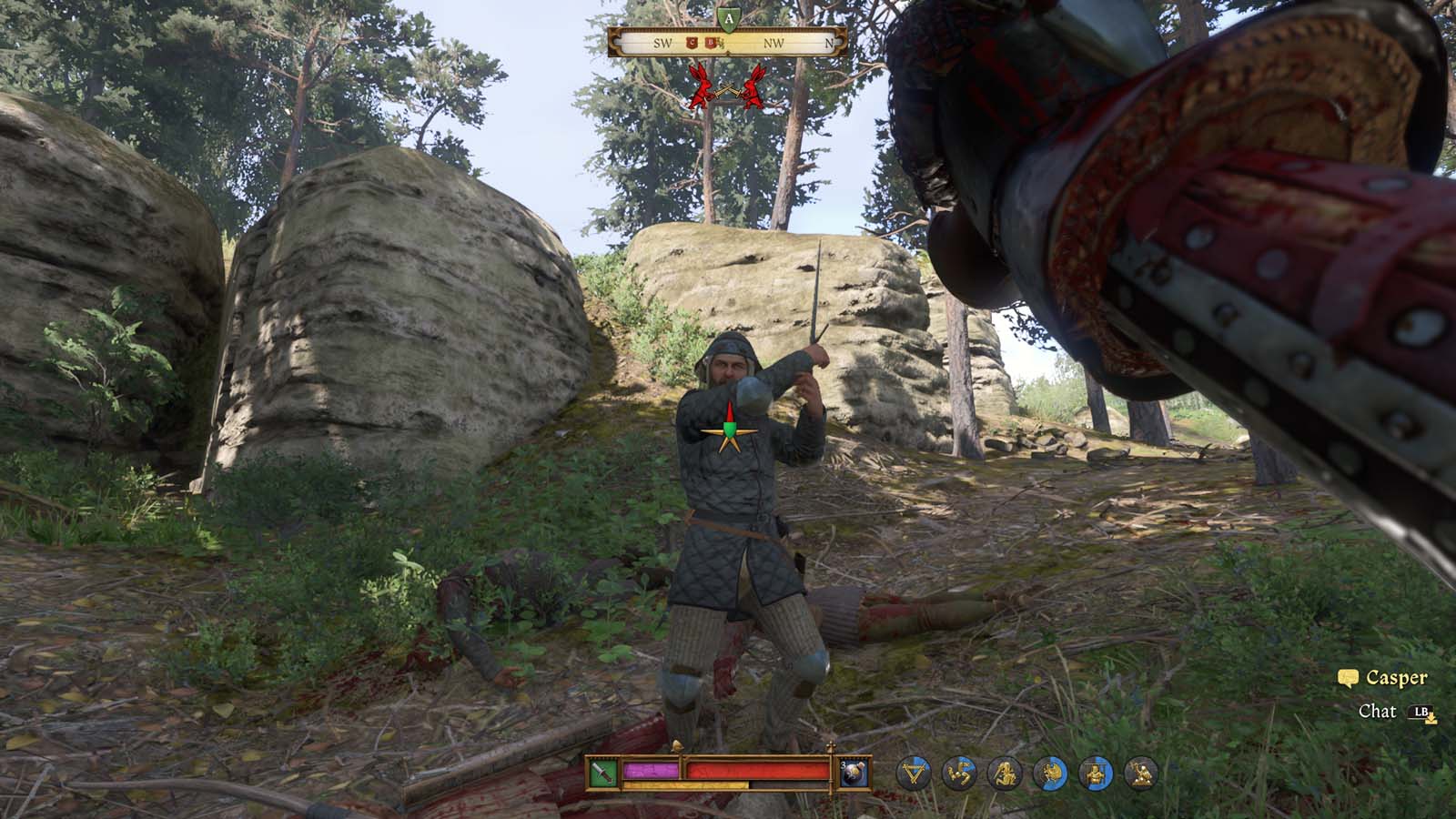Click the bird-crest combo buff icon

click(1051, 773)
